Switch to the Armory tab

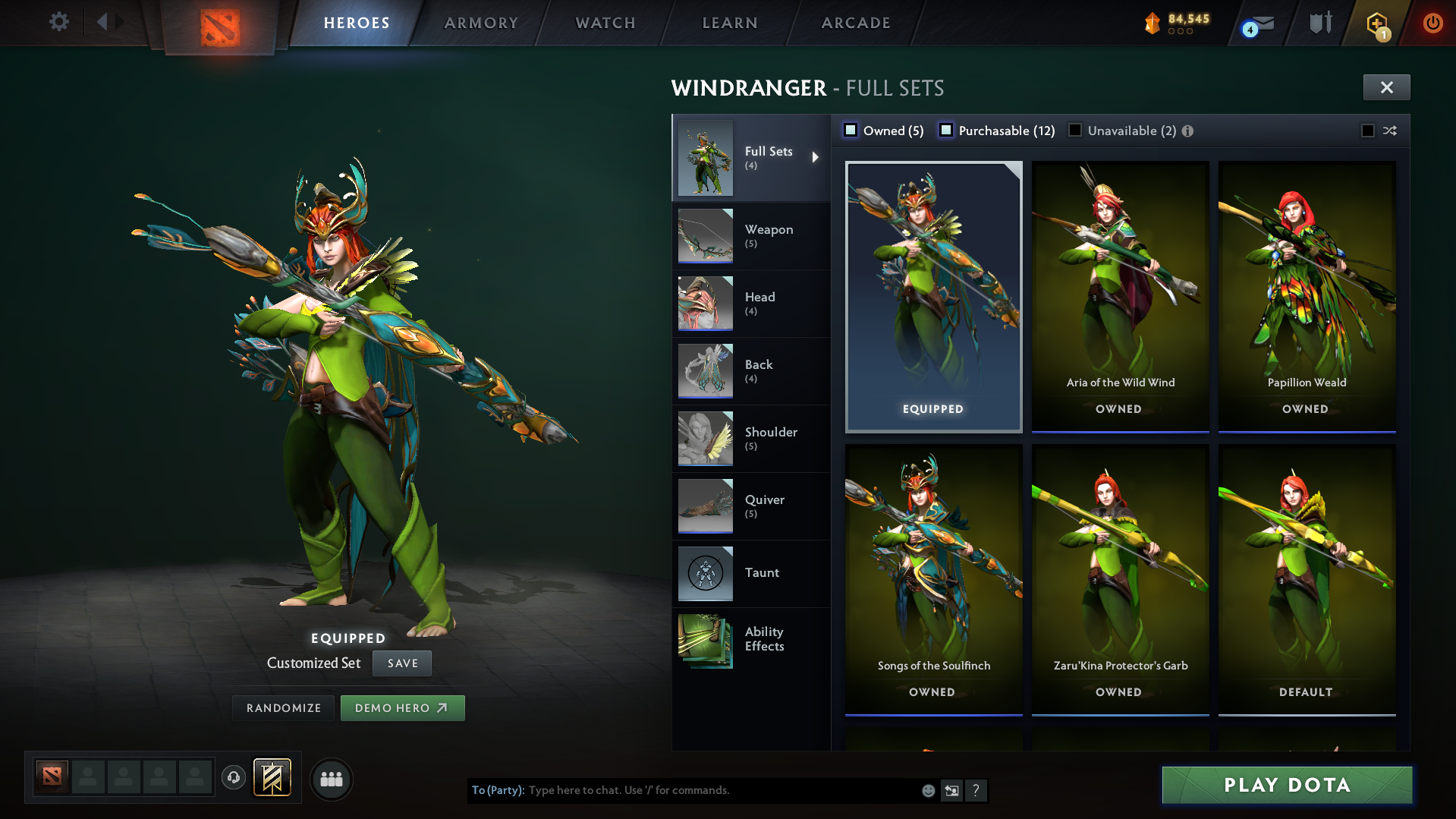click(481, 23)
